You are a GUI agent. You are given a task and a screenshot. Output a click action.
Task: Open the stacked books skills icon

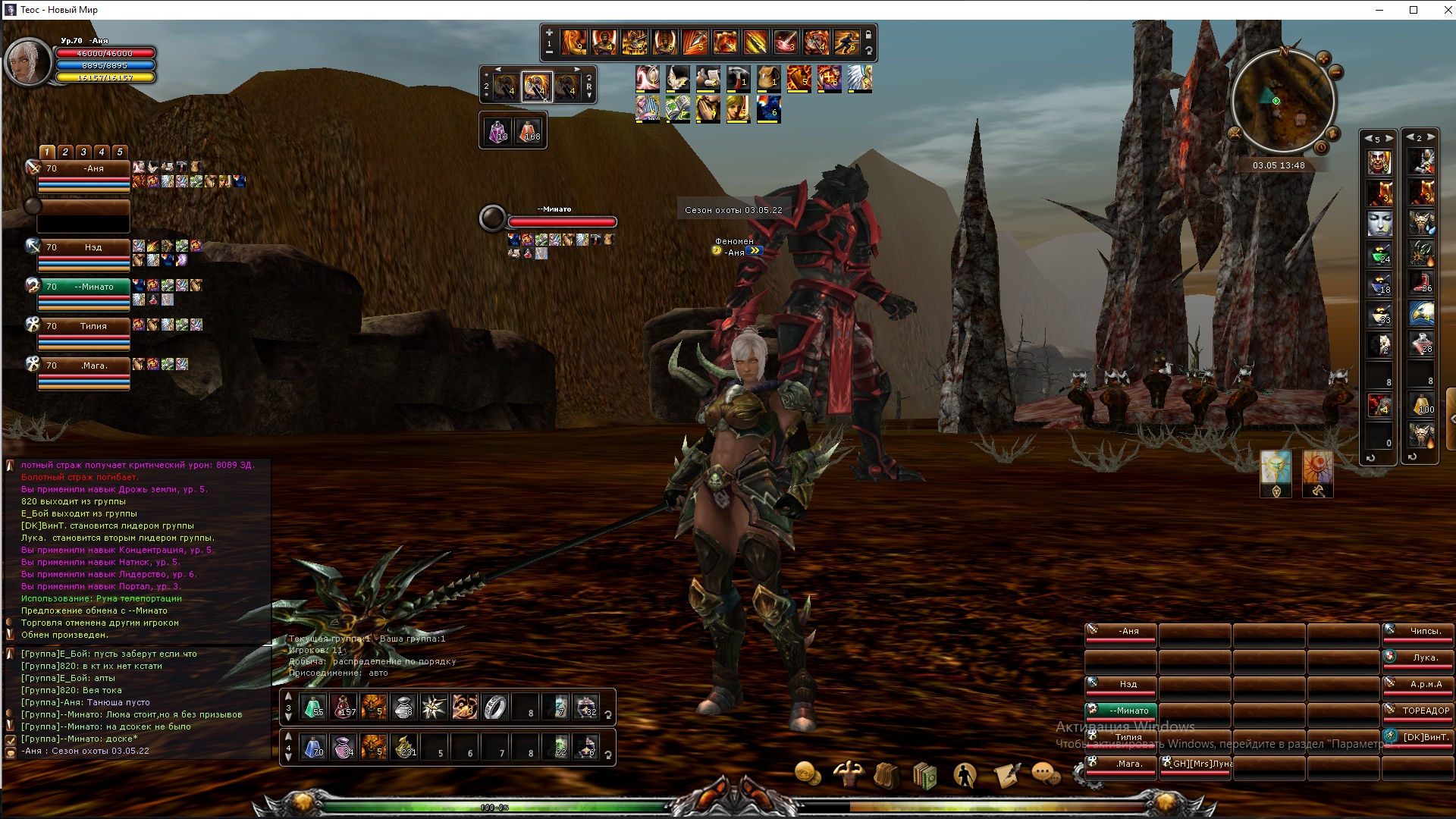pos(924,776)
